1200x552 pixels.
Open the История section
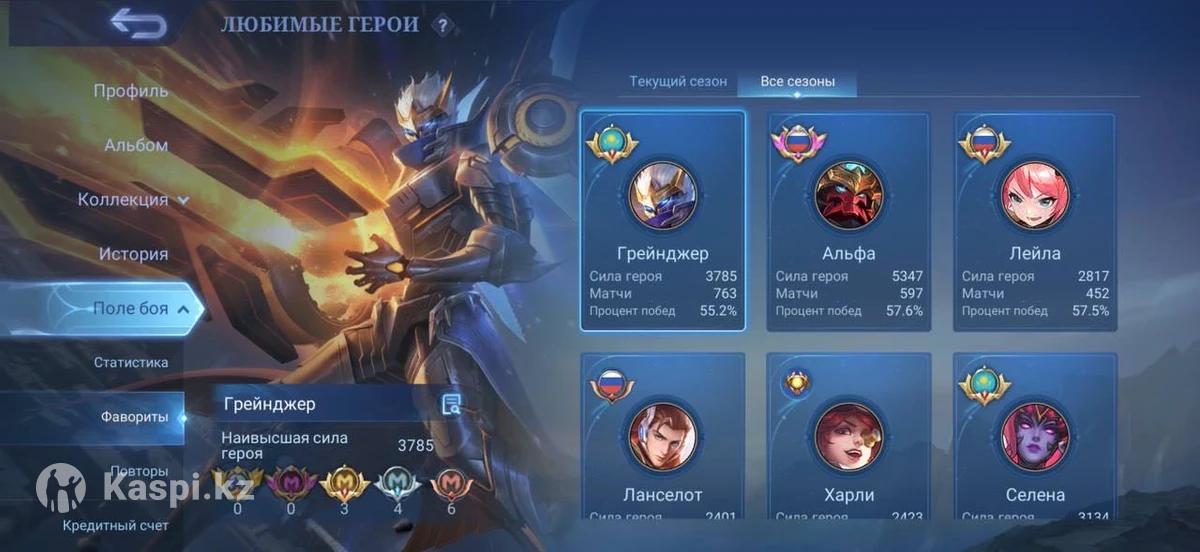point(133,254)
